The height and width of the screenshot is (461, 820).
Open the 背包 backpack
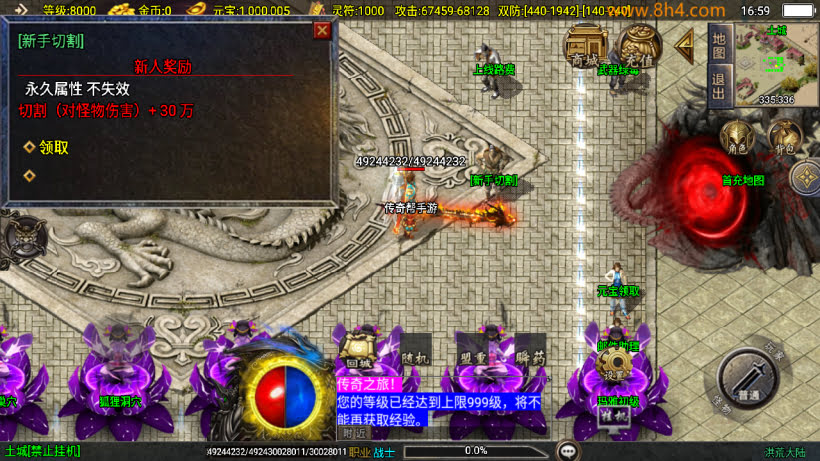(785, 137)
